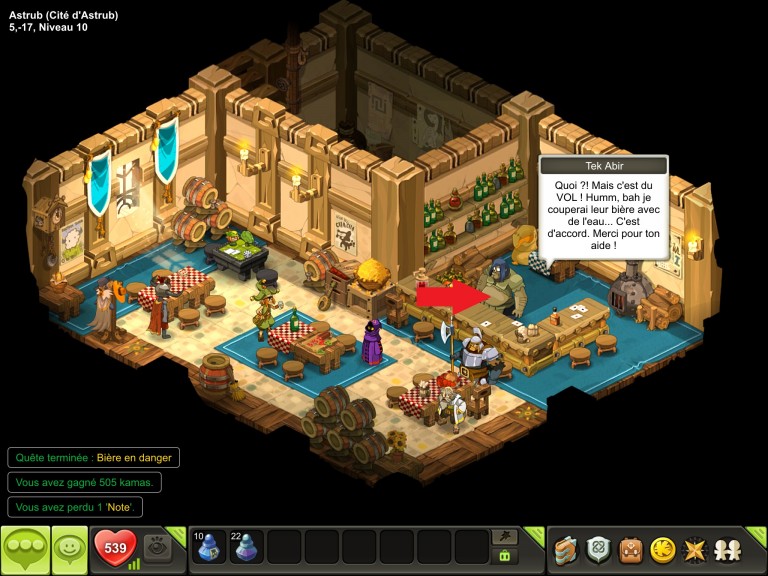Open the spellbook menu icon
This screenshot has width=768, height=576.
pyautogui.click(x=566, y=549)
